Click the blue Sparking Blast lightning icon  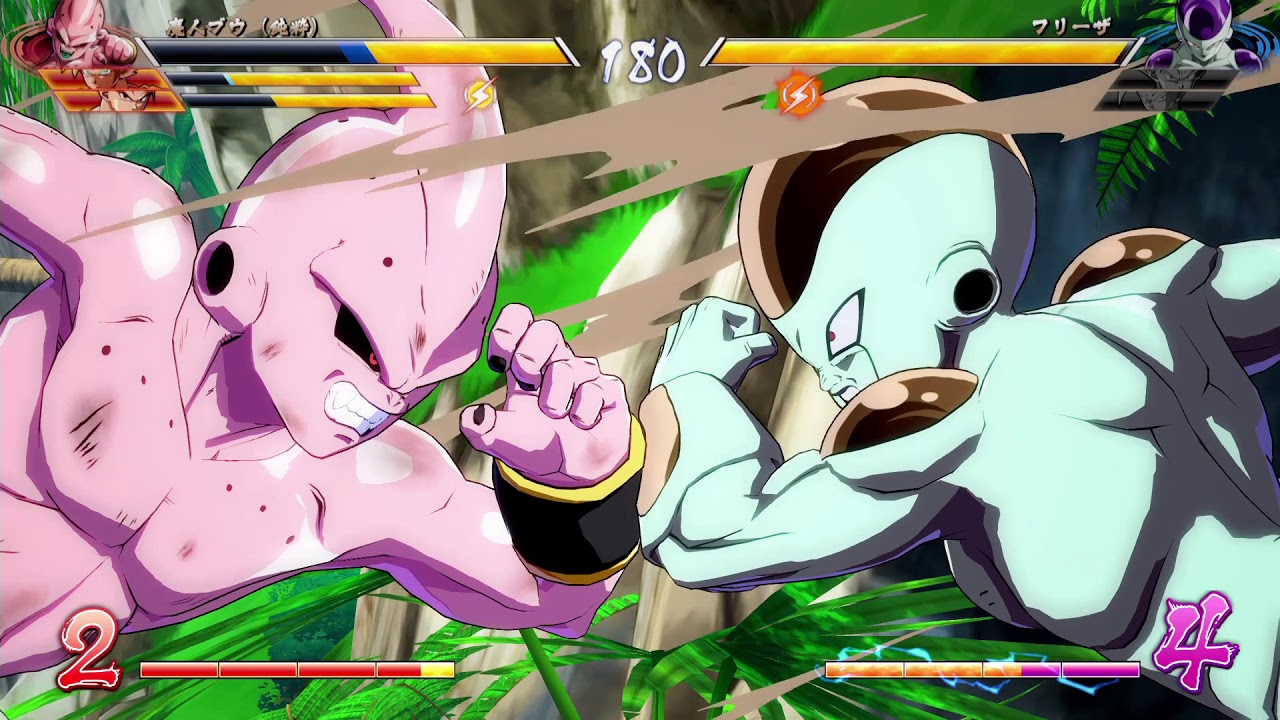479,92
